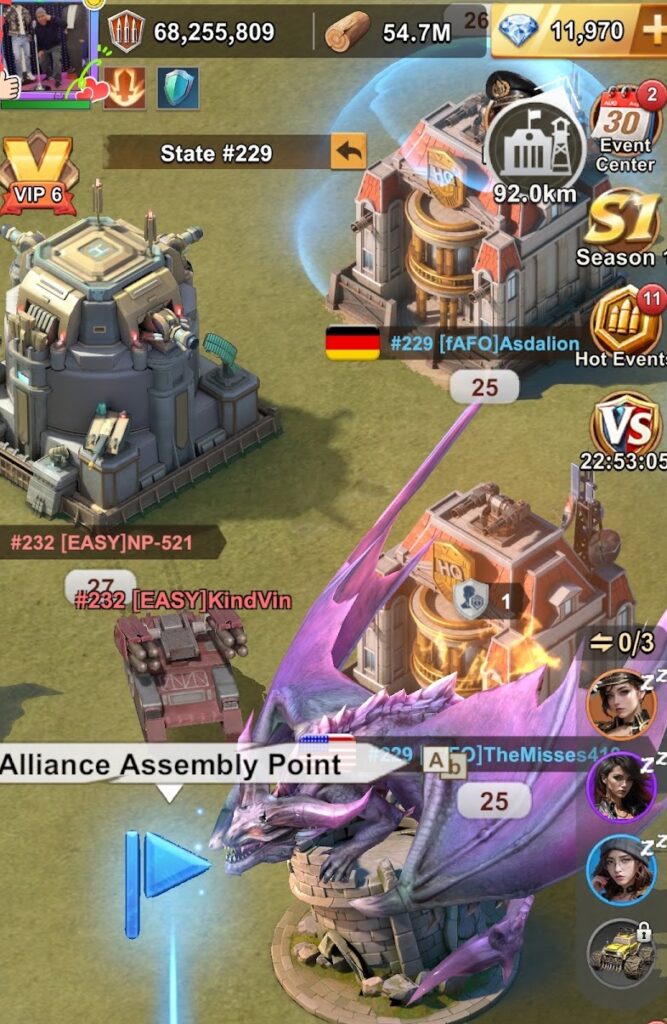Toggle the Ab translate icon
Screen dimensions: 667x1024
coord(445,762)
